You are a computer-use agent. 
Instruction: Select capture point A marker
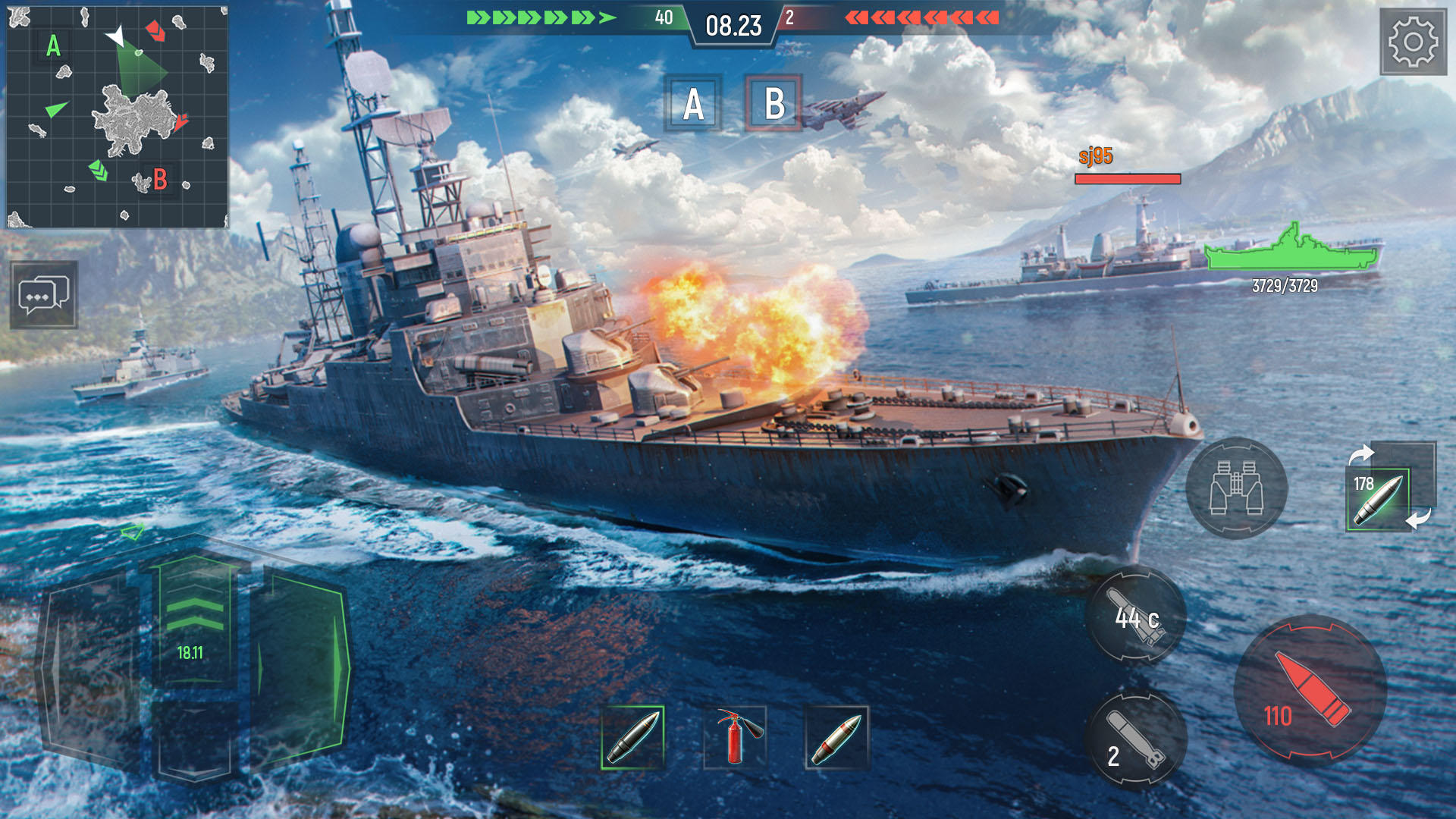(692, 104)
